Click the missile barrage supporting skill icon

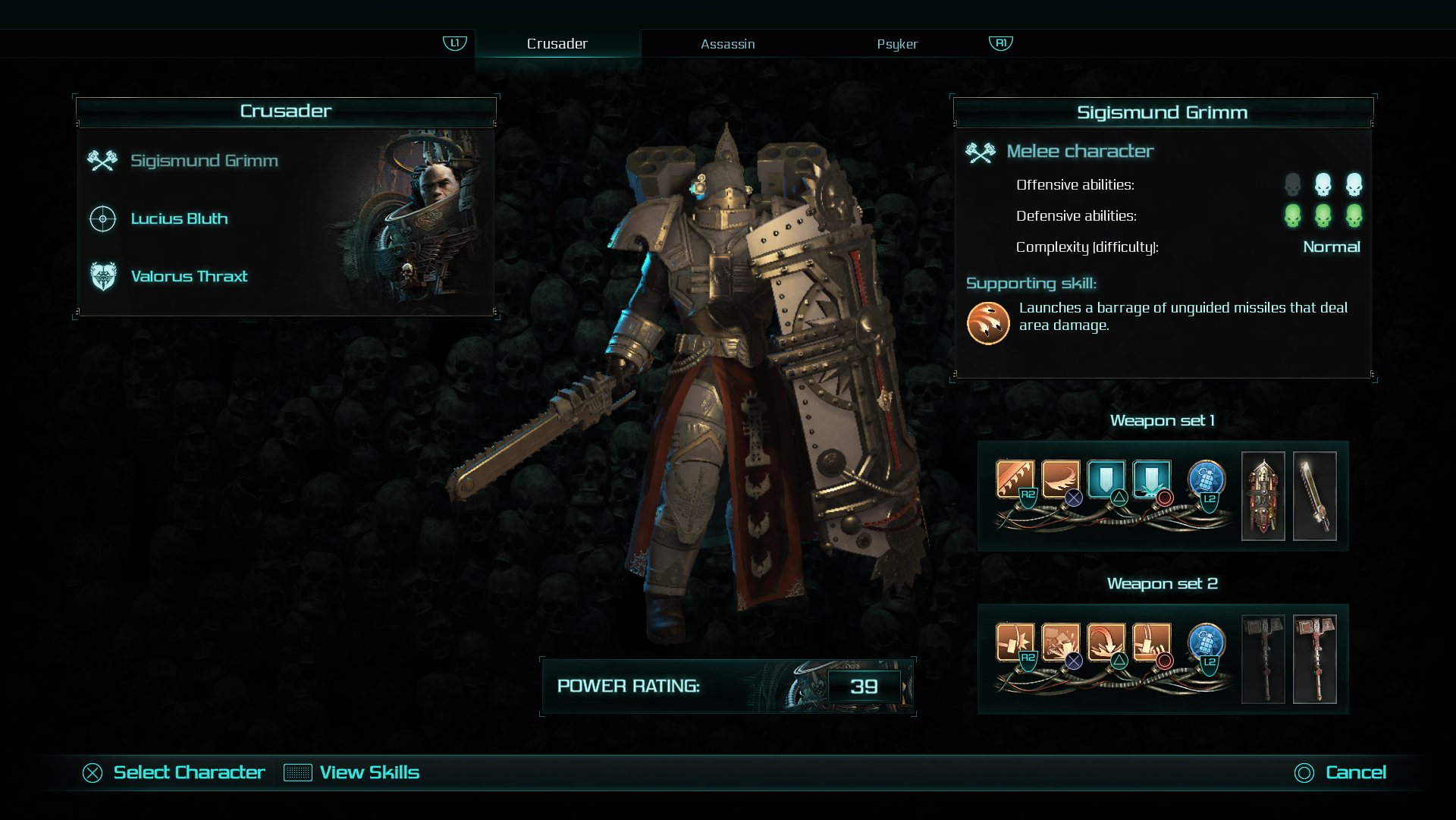click(x=987, y=323)
